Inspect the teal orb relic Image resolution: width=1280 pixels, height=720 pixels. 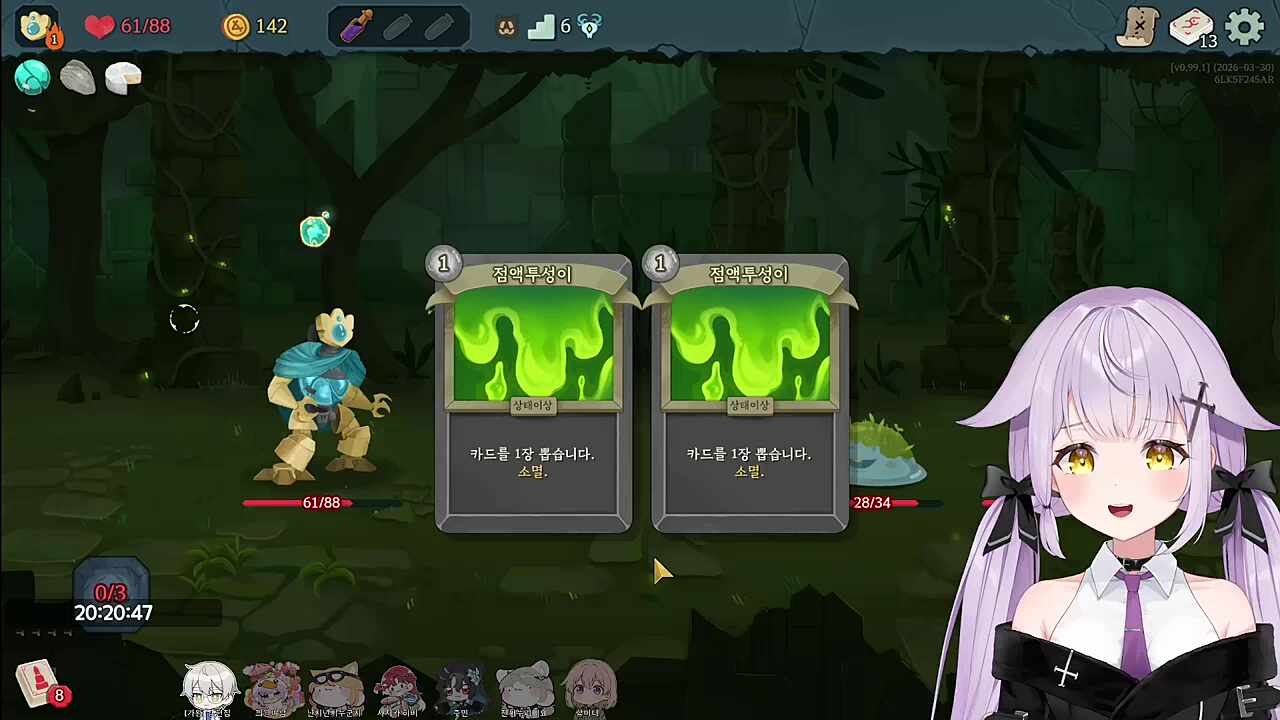point(33,77)
